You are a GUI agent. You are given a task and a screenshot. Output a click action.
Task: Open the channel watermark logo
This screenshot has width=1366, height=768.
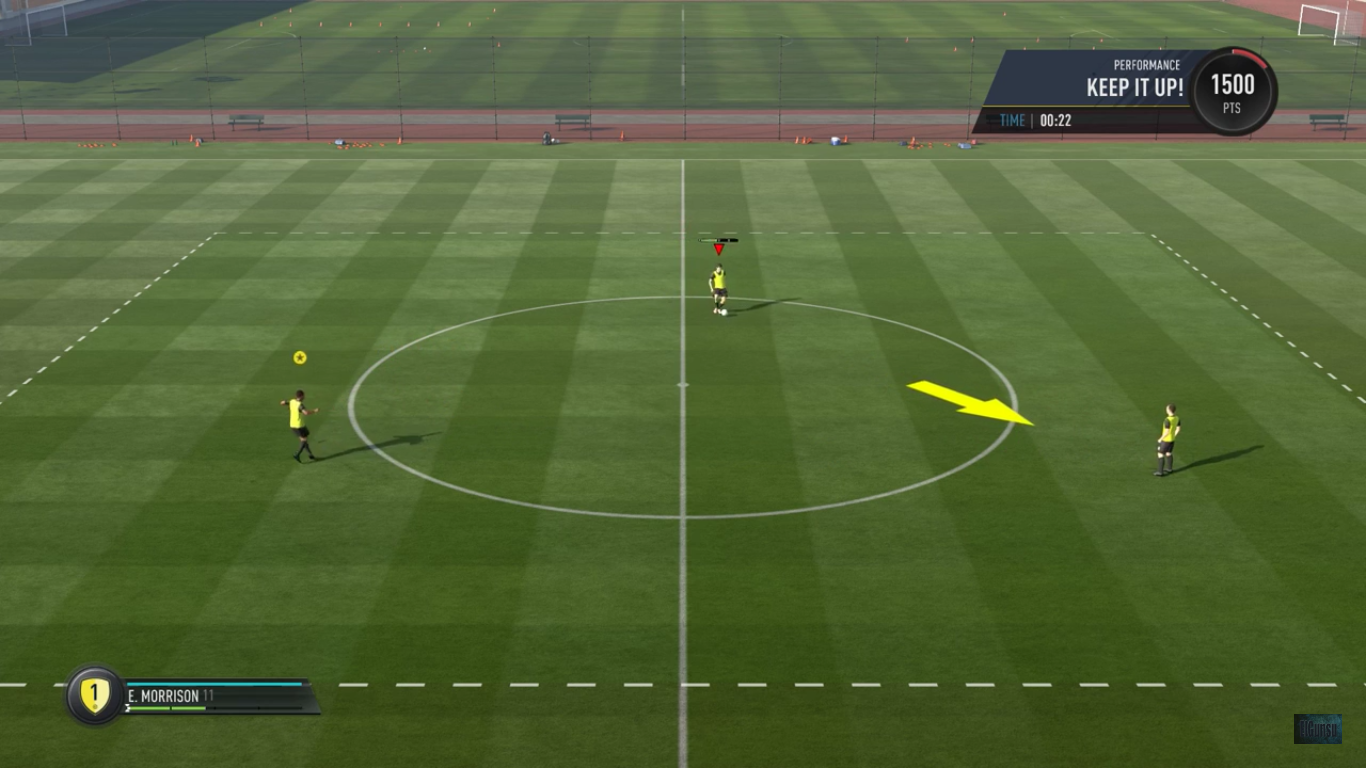(x=1317, y=728)
